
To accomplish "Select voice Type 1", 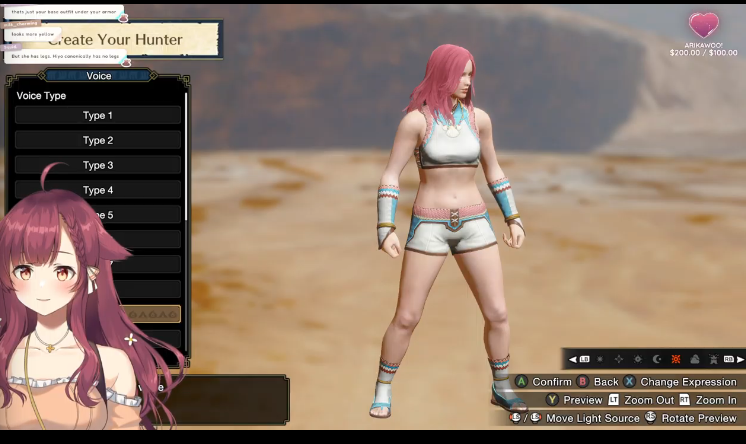I will coord(97,116).
